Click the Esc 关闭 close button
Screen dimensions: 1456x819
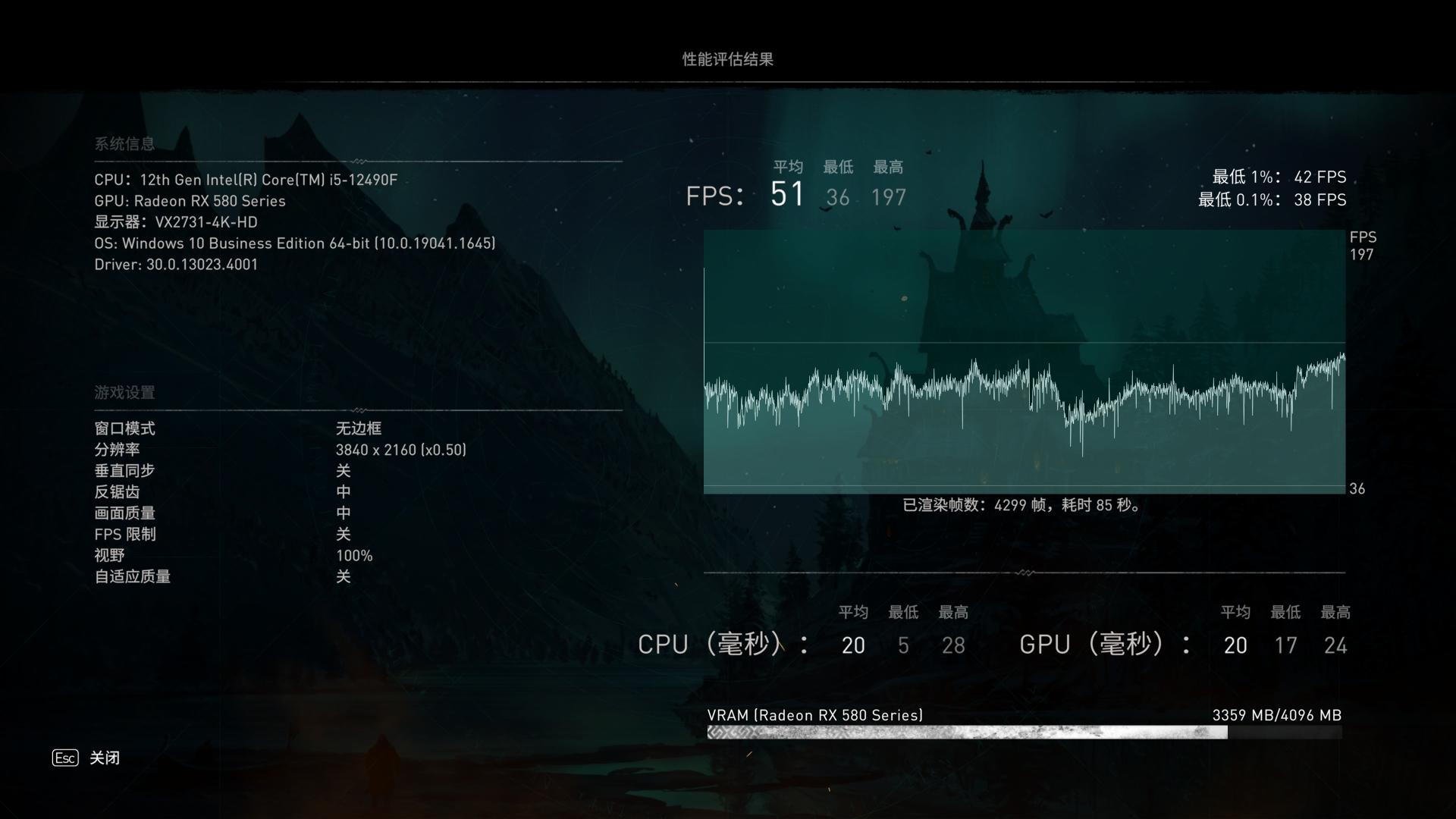point(83,758)
